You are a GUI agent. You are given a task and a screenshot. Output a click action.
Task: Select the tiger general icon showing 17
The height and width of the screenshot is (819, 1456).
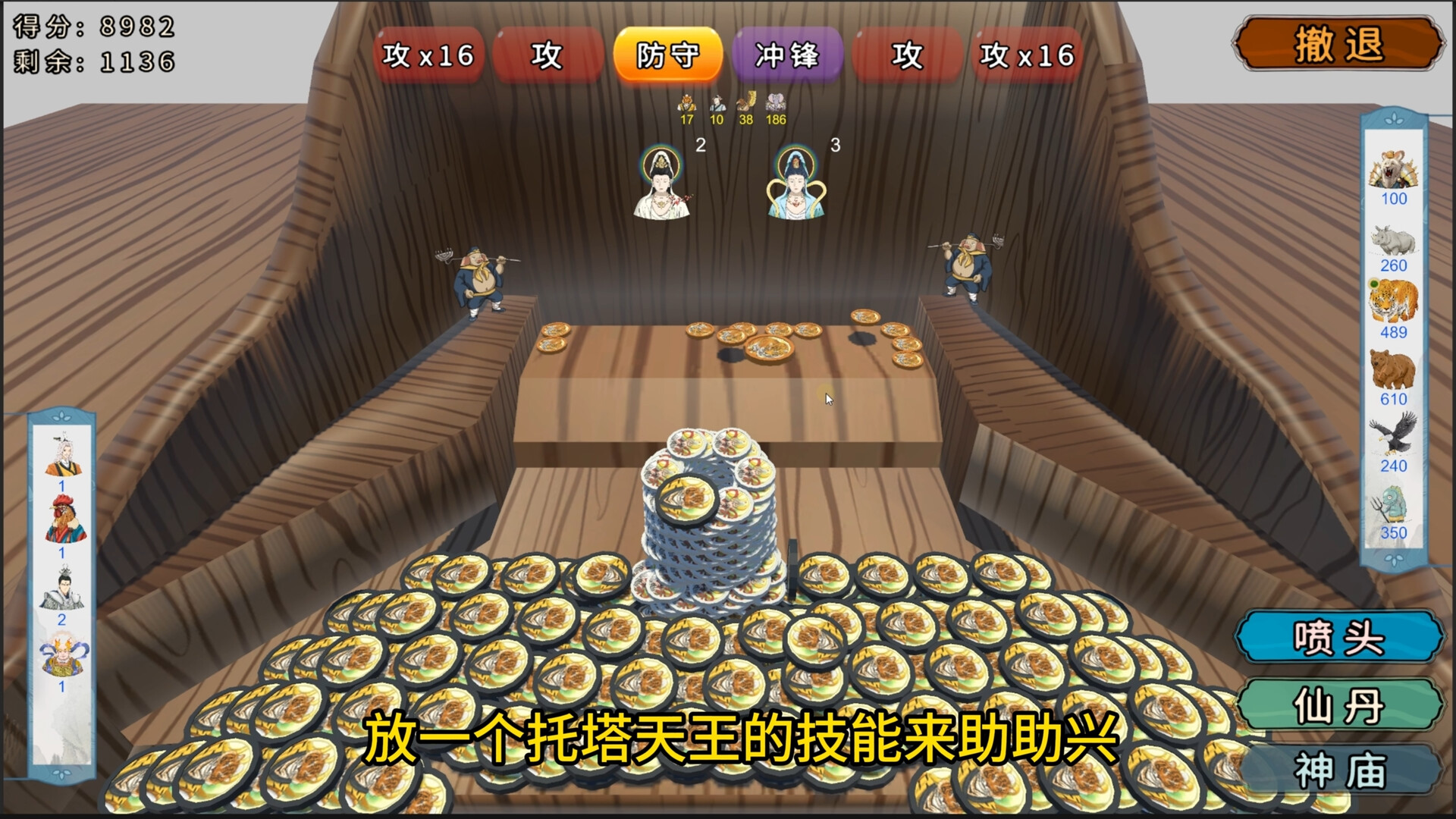point(686,105)
